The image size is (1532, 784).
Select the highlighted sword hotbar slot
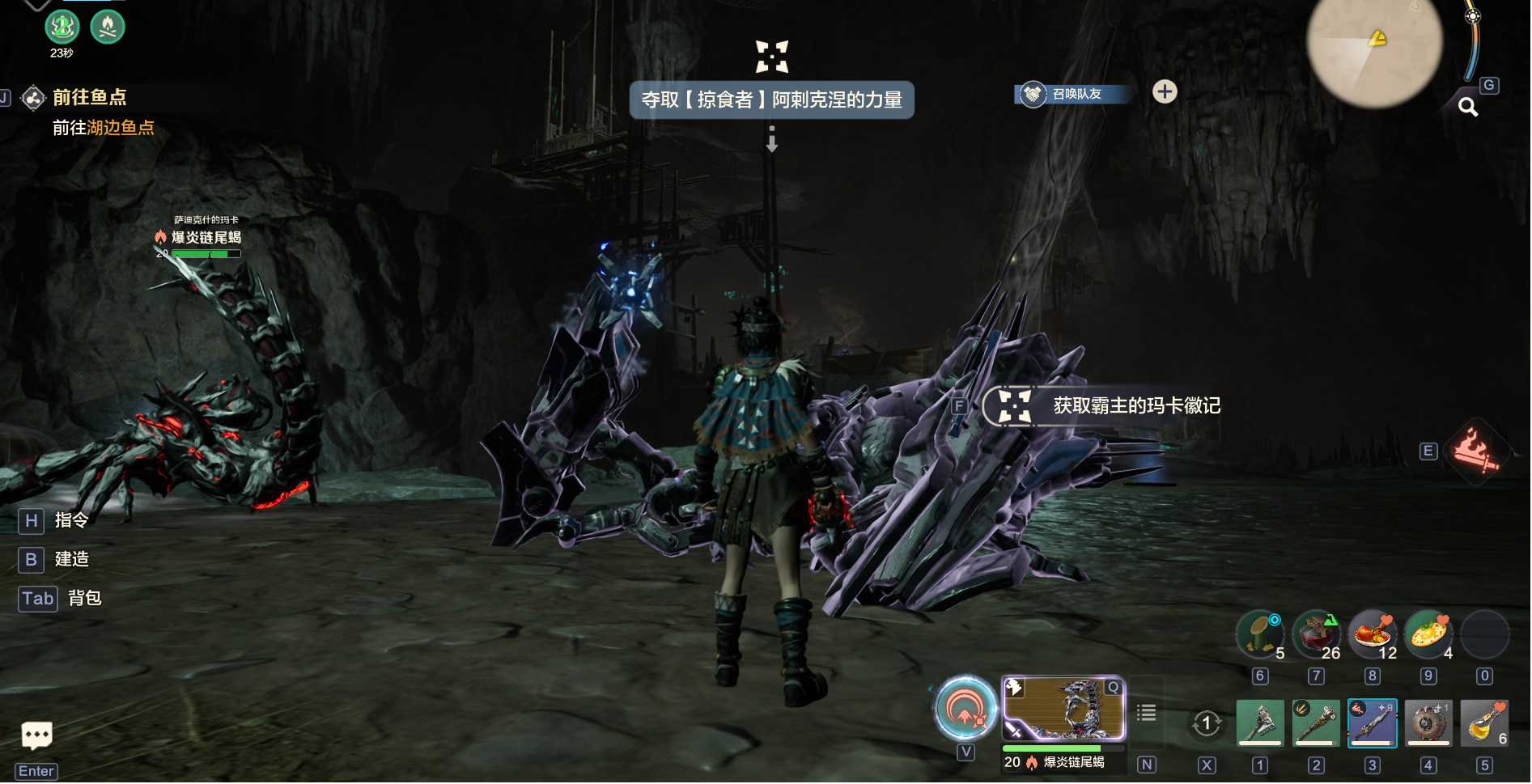pos(1373,723)
